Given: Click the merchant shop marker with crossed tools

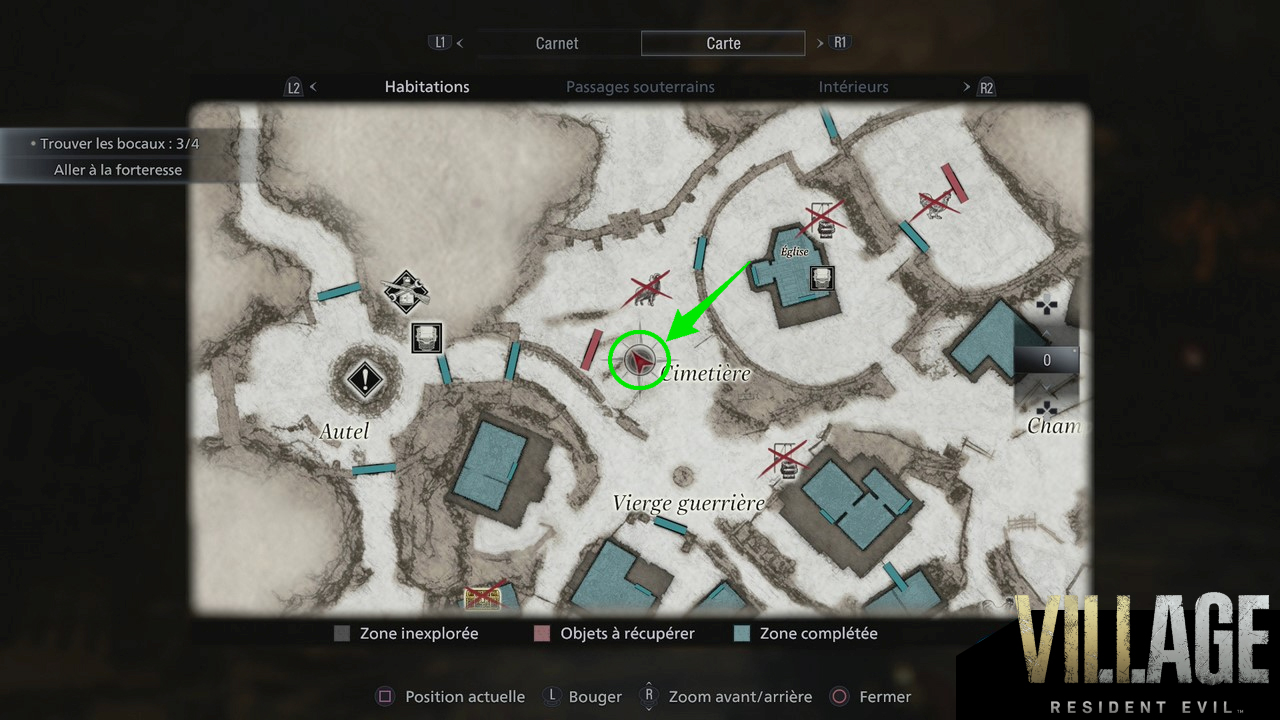Looking at the screenshot, I should tap(406, 292).
